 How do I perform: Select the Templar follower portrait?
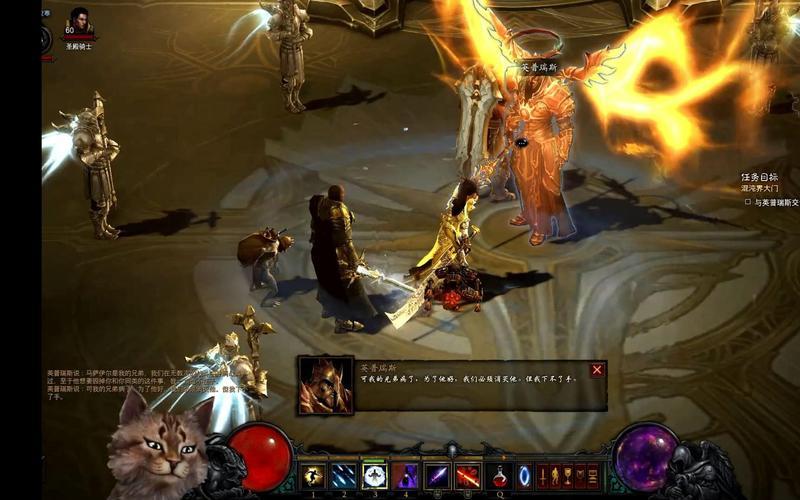click(x=79, y=22)
